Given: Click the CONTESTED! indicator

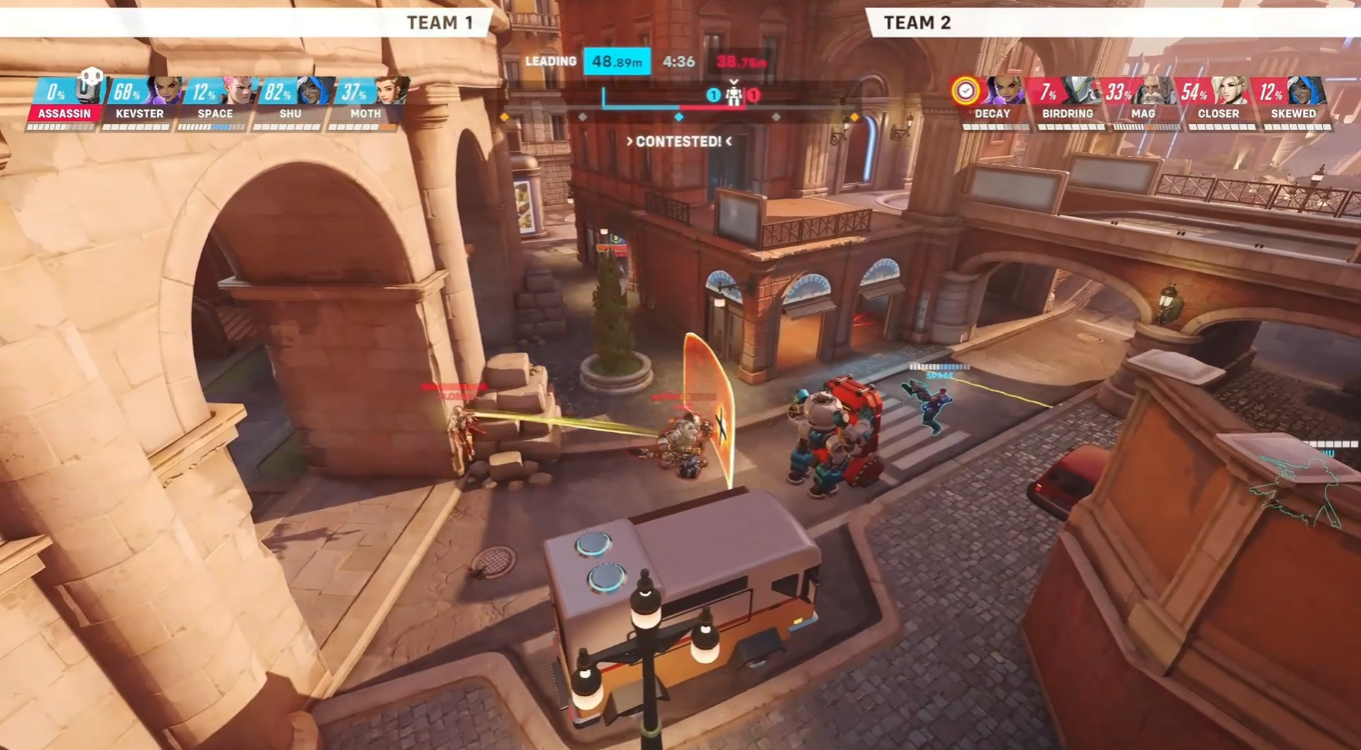Looking at the screenshot, I should (681, 142).
